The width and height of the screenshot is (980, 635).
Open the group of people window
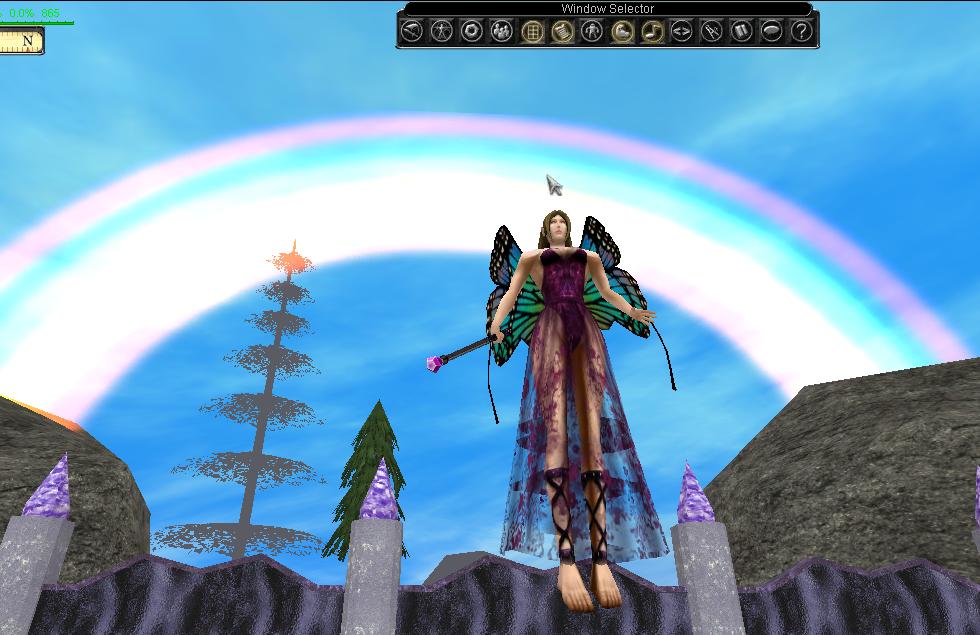[501, 32]
